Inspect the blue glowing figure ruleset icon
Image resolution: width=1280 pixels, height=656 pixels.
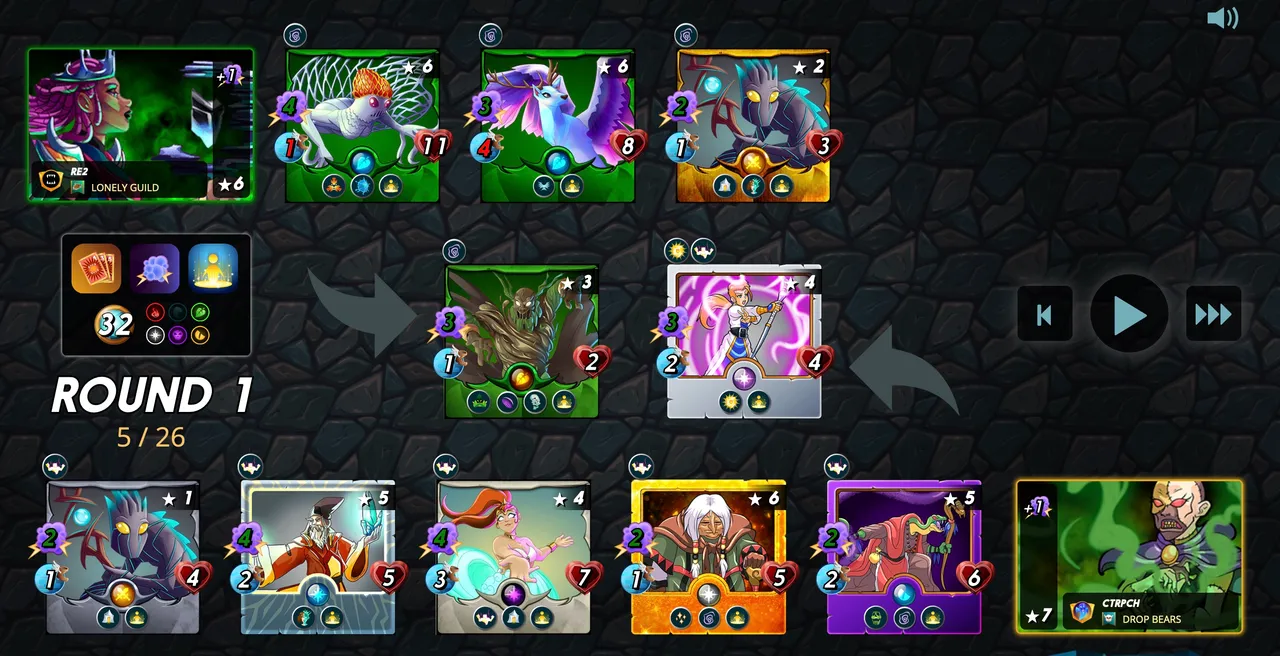click(213, 268)
